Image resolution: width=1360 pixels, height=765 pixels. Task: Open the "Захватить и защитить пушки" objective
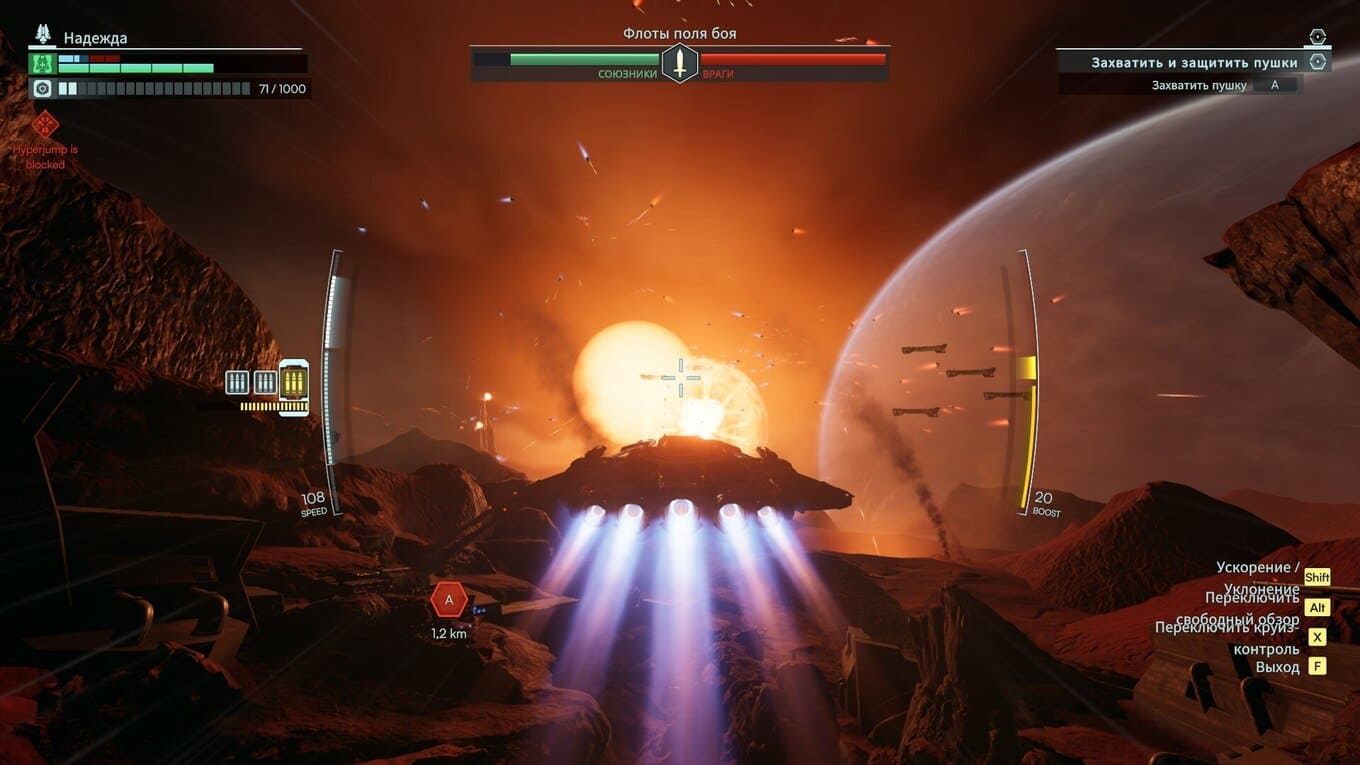1194,62
